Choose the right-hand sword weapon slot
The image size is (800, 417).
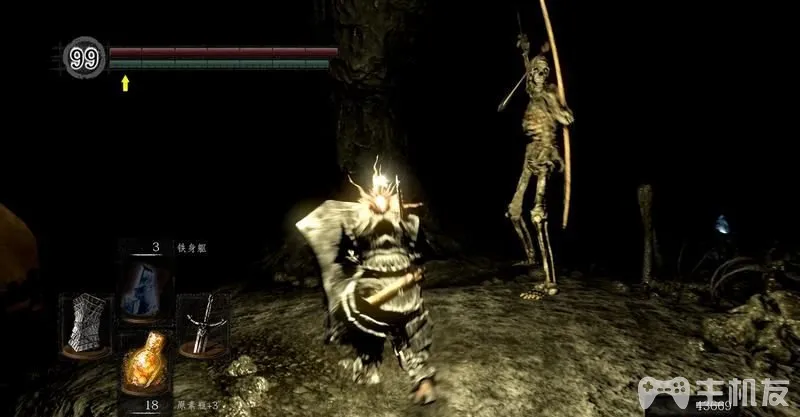tap(204, 325)
